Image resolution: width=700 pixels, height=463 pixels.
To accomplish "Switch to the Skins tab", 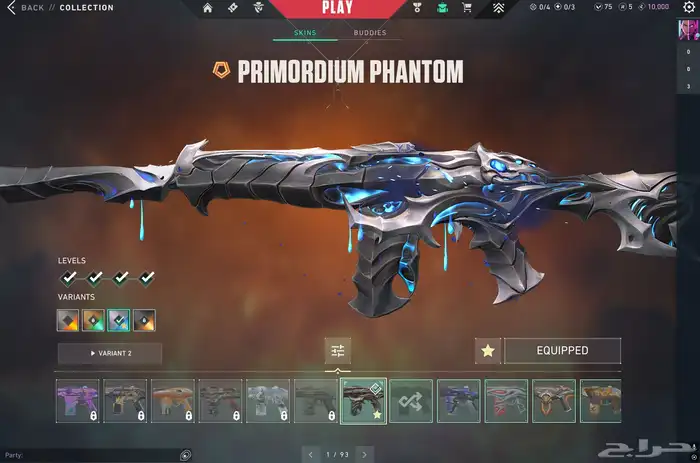I will pos(304,33).
